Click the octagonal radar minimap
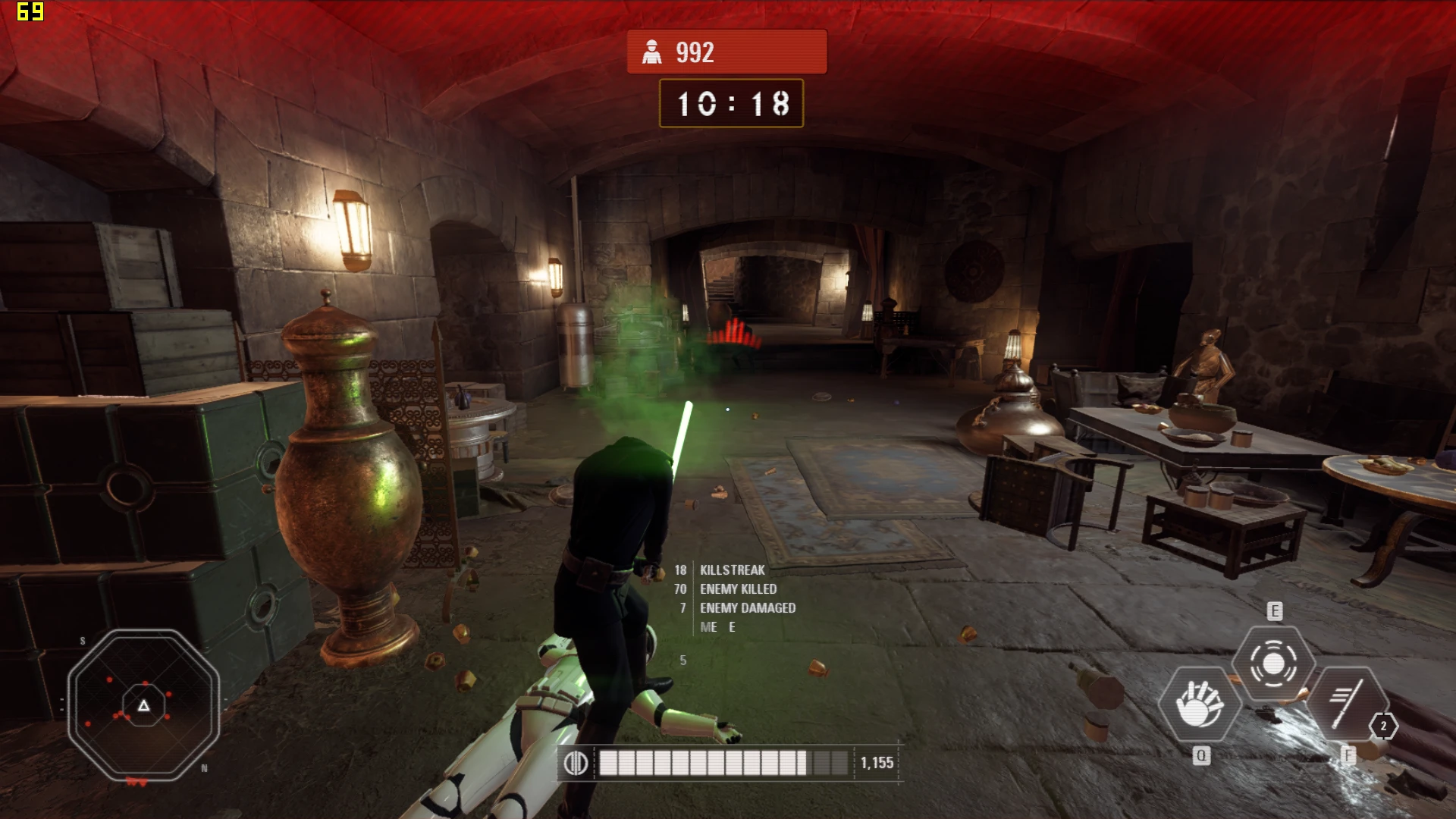Screen dimensions: 1456x819 tap(143, 706)
